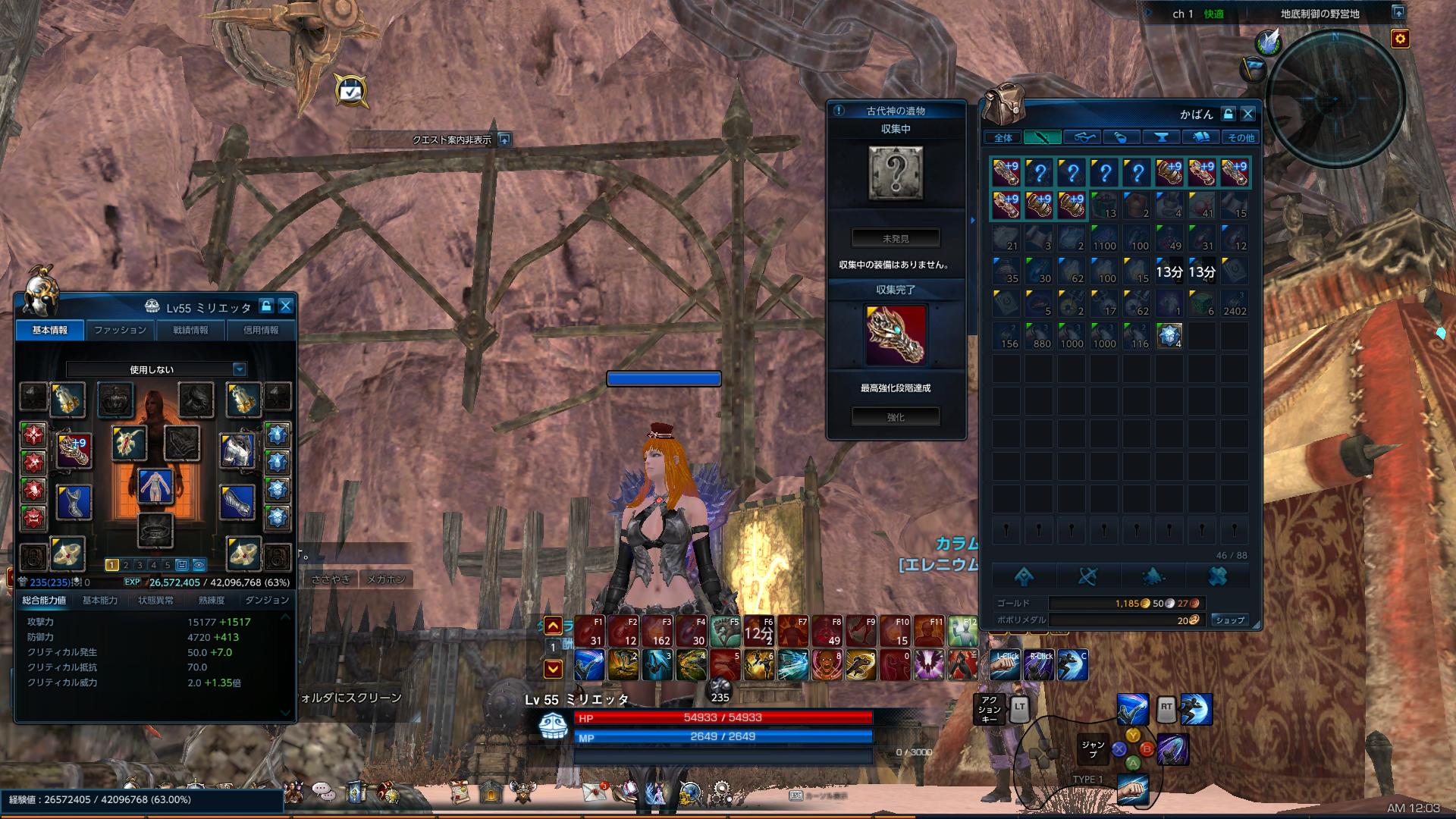Screen dimensions: 1456x819
Task: Click the blue arrow beside the relic window
Action: point(973,221)
